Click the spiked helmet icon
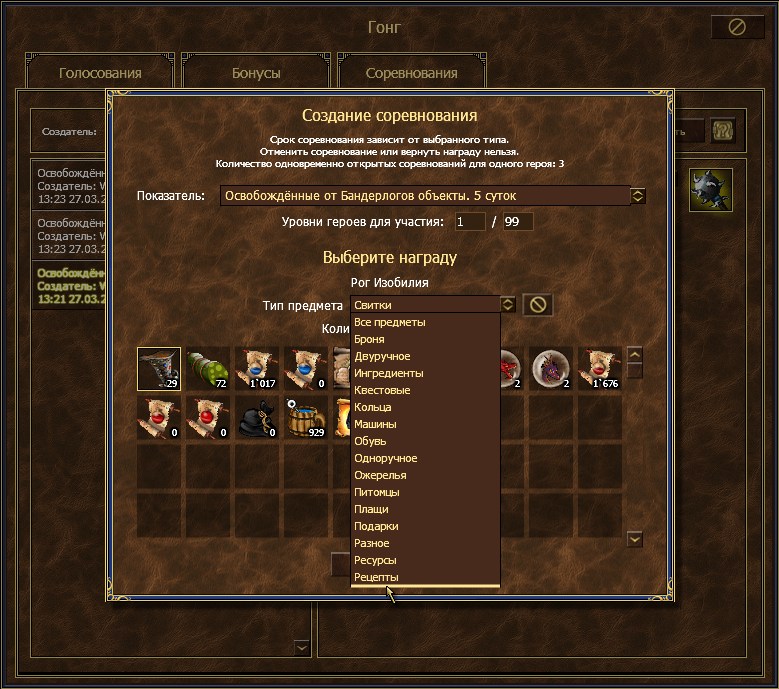Image resolution: width=779 pixels, height=689 pixels. [711, 190]
